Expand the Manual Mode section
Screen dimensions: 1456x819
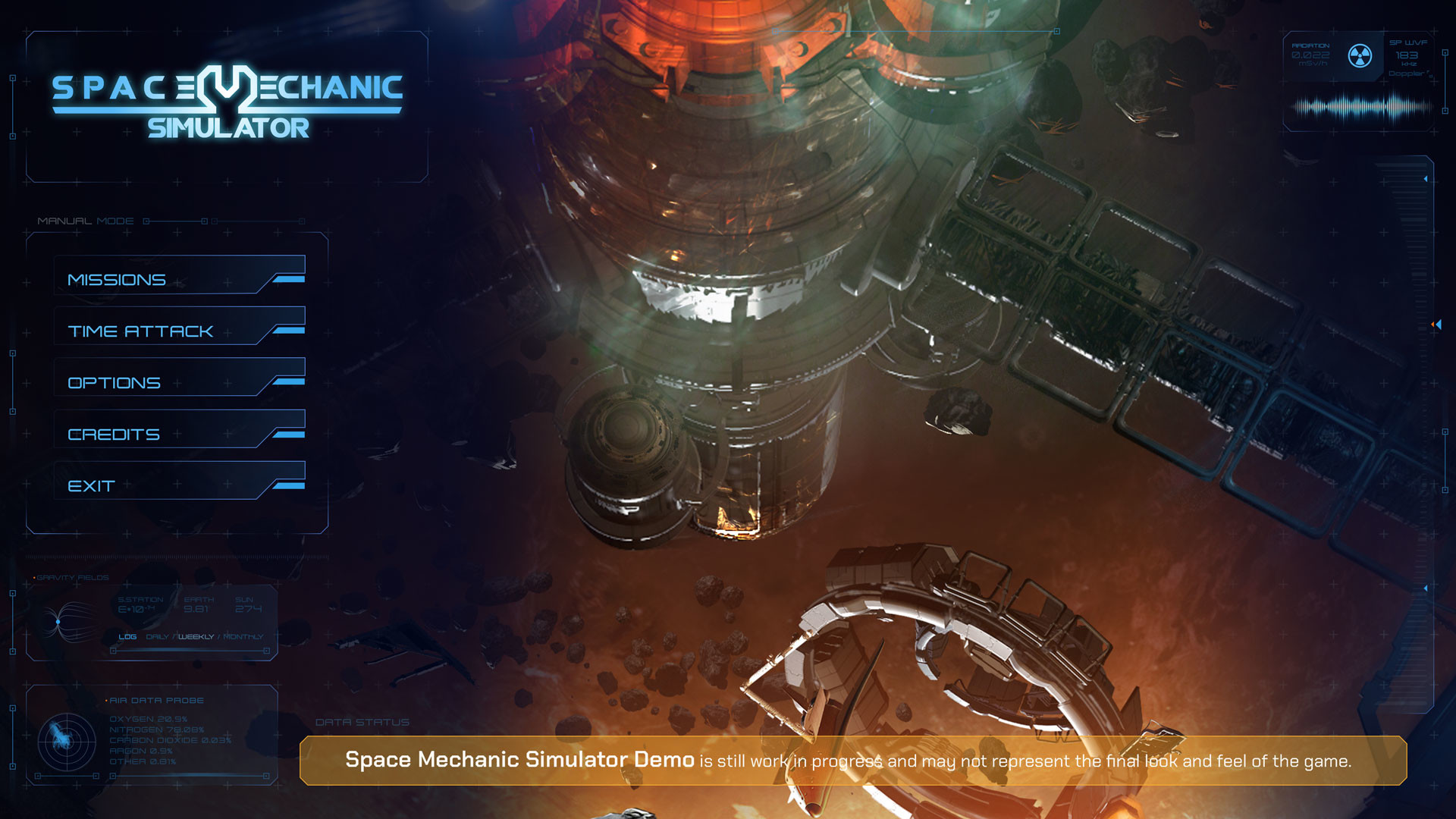[86, 221]
